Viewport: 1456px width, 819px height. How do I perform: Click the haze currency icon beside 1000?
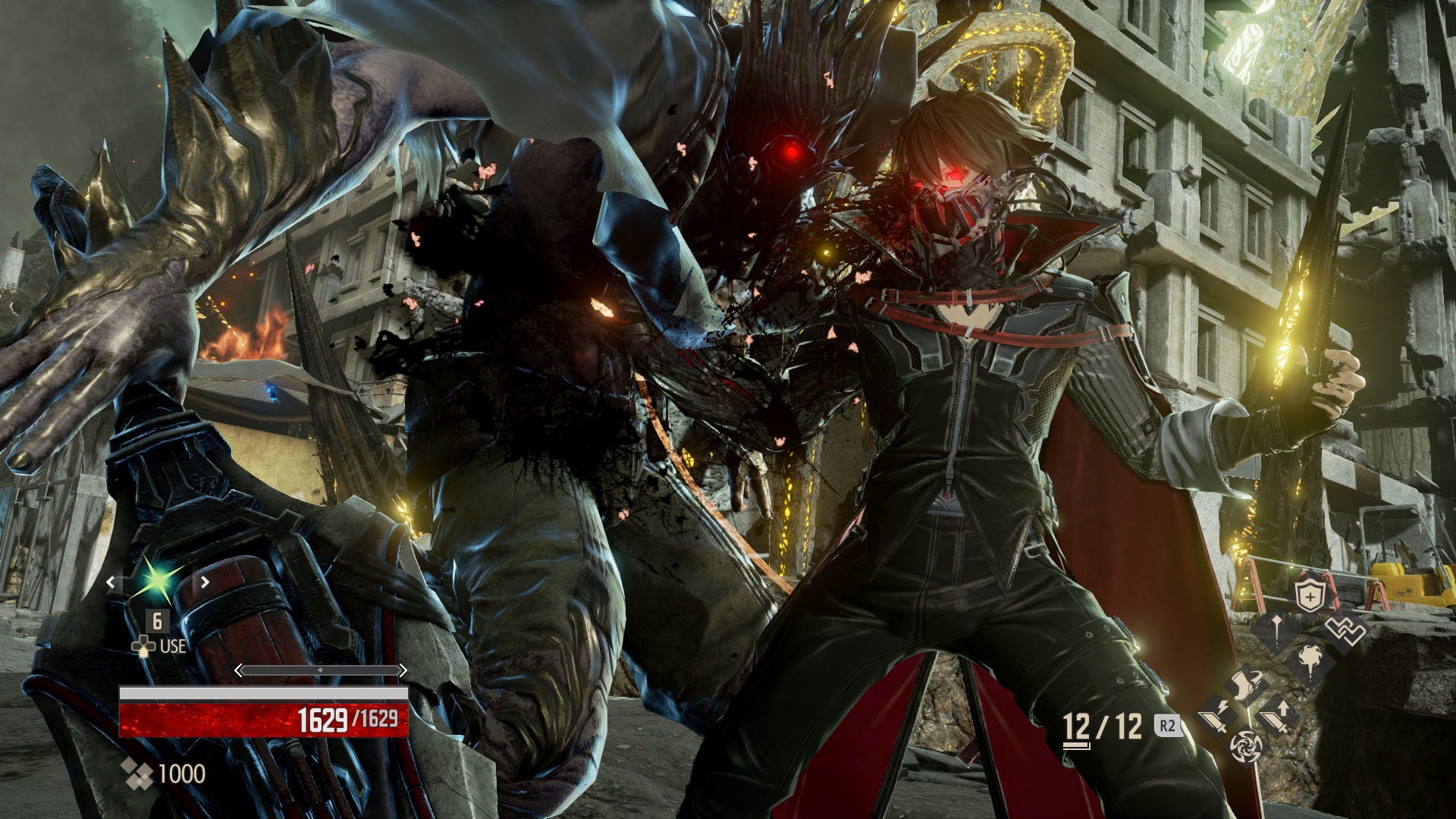pos(136,773)
